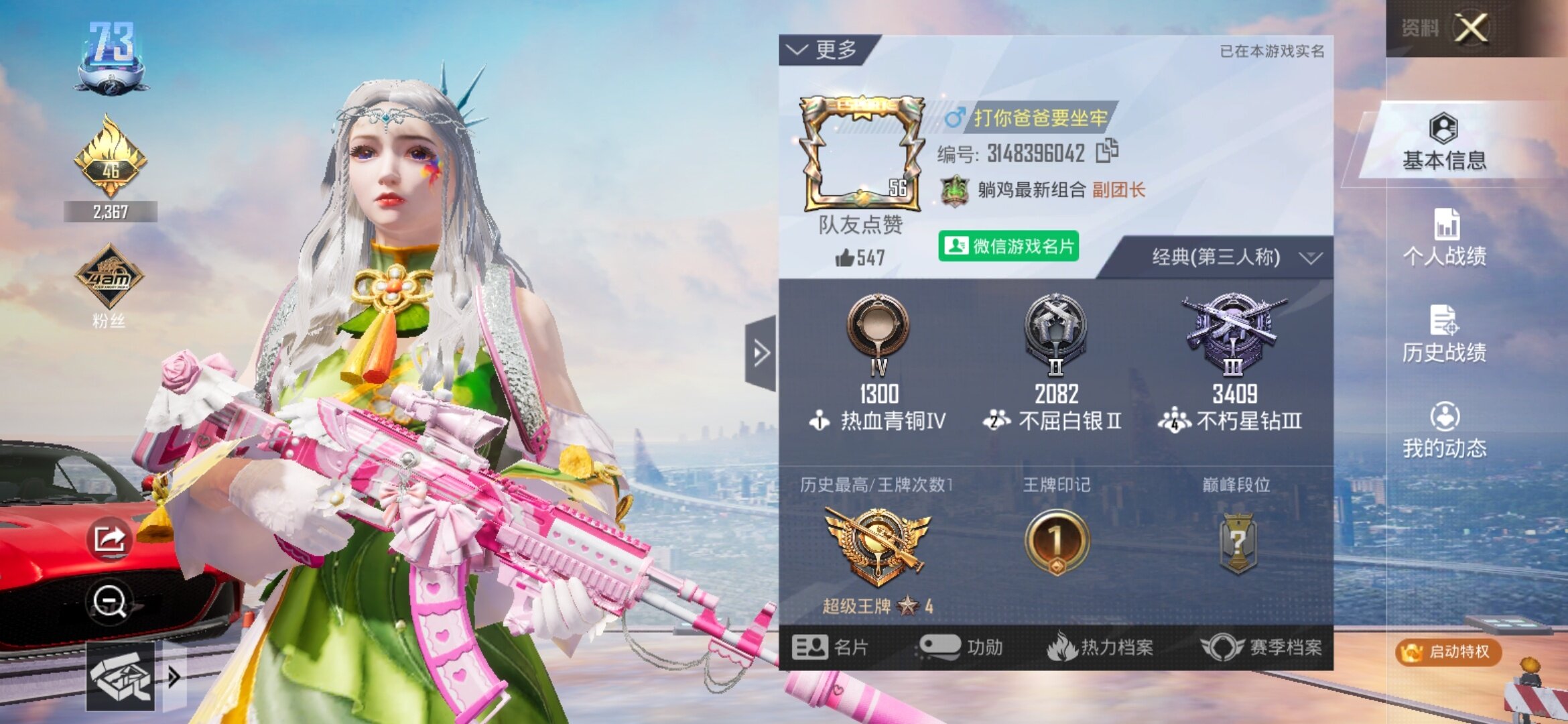Select the 名片 bottom tab
Viewport: 1568px width, 724px height.
coord(831,648)
